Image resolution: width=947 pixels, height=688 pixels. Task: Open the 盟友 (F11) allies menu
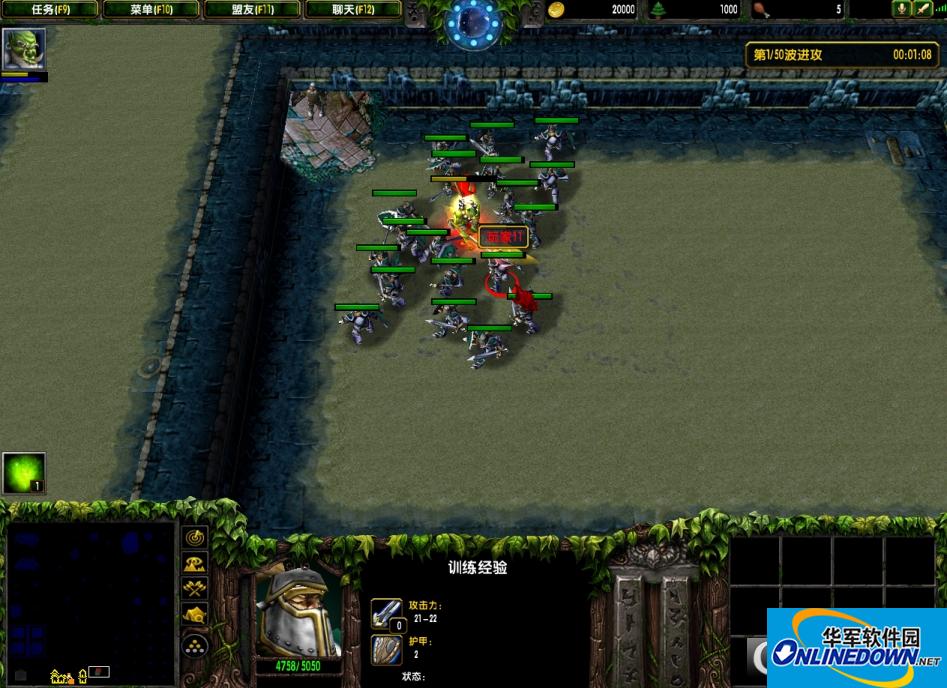pyautogui.click(x=252, y=10)
